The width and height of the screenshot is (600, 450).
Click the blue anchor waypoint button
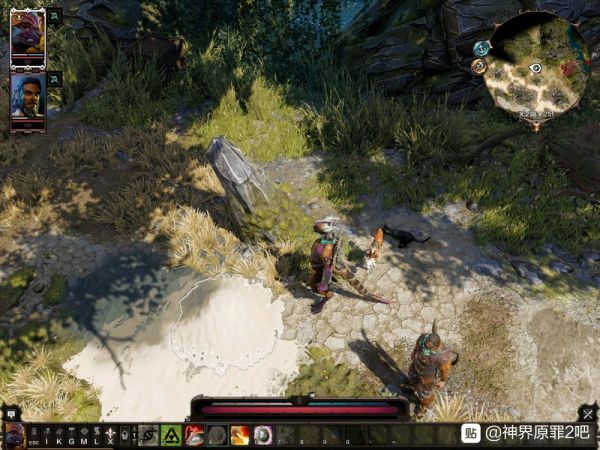coord(481,48)
